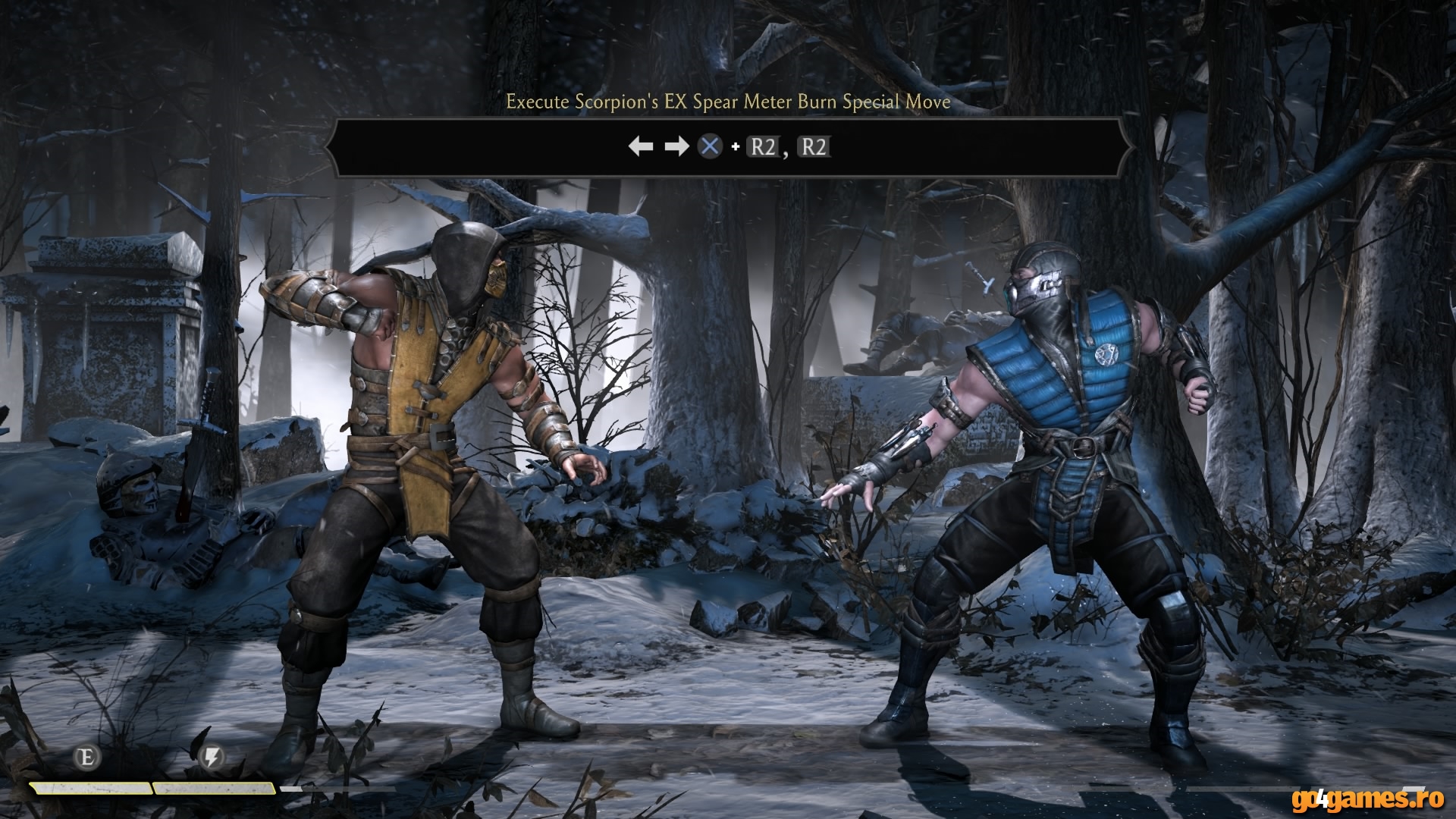Click the plus symbol in the combo string

coord(735,146)
